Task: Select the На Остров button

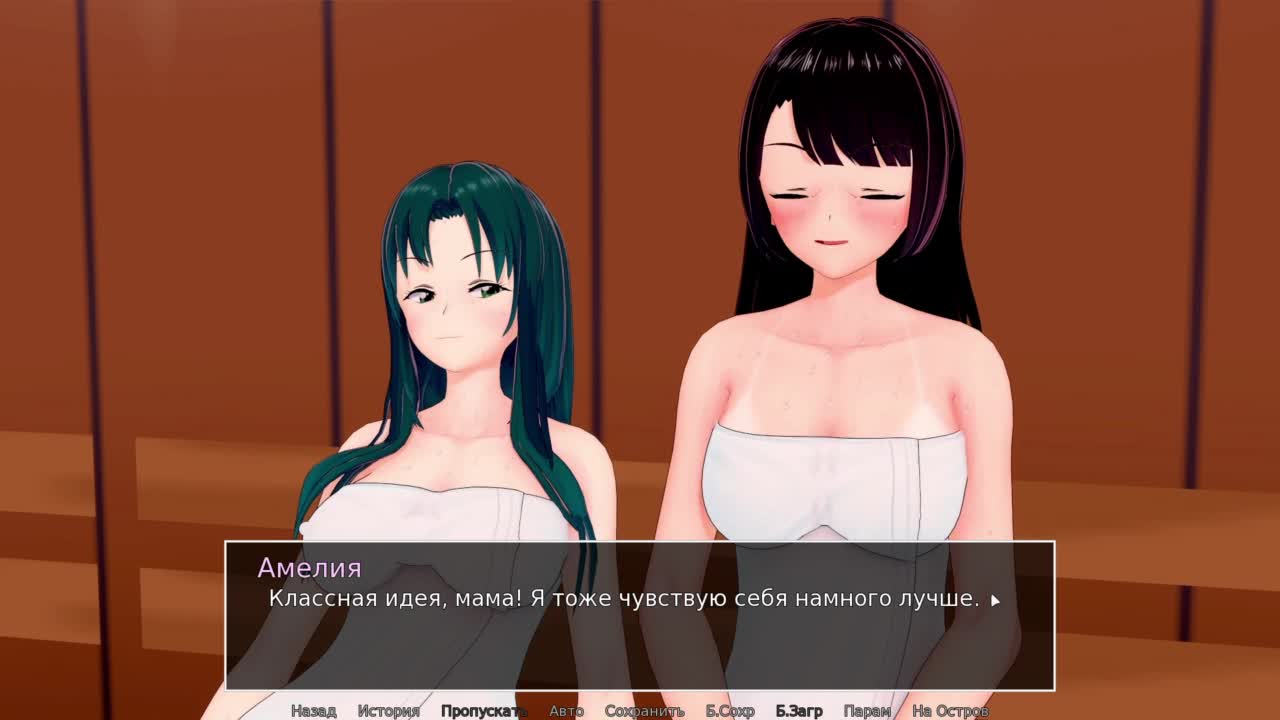Action: click(950, 711)
